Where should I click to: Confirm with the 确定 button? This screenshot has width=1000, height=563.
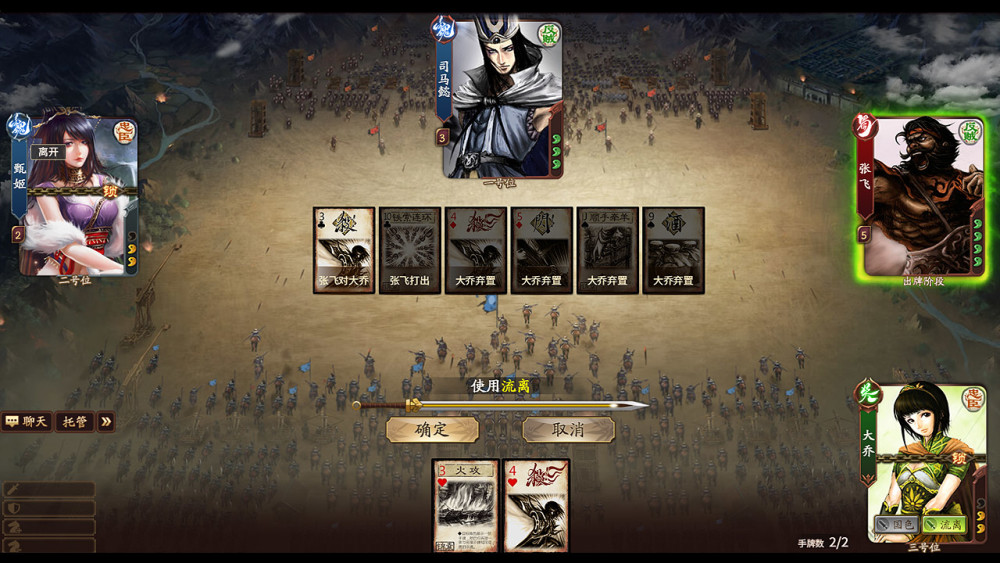coord(432,430)
